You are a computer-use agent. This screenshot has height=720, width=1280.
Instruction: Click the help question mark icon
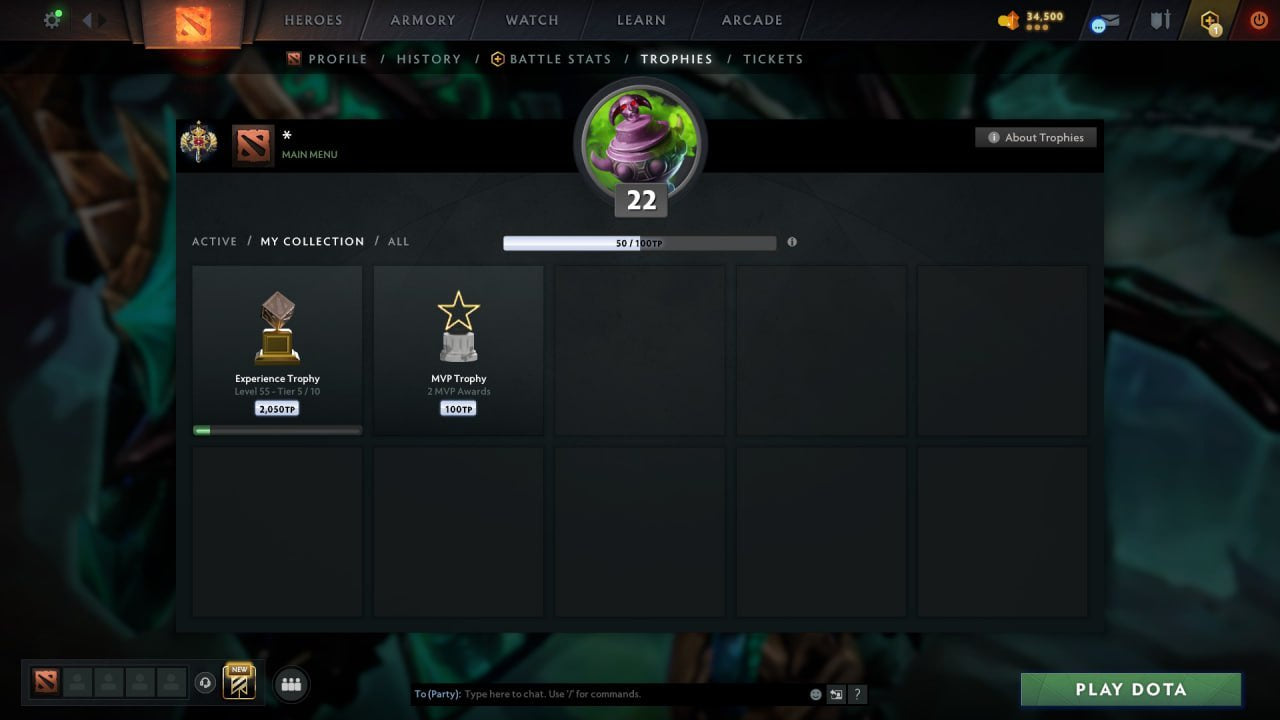[857, 694]
